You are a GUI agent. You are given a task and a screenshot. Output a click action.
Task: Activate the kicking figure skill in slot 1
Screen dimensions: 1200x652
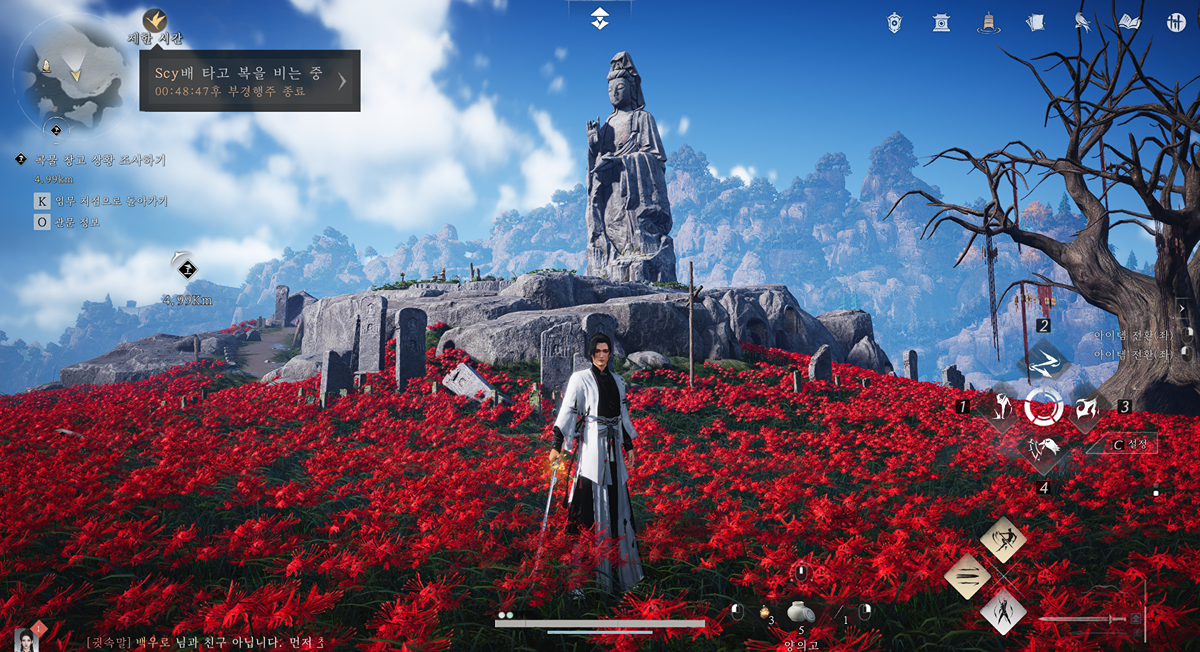(x=1001, y=407)
